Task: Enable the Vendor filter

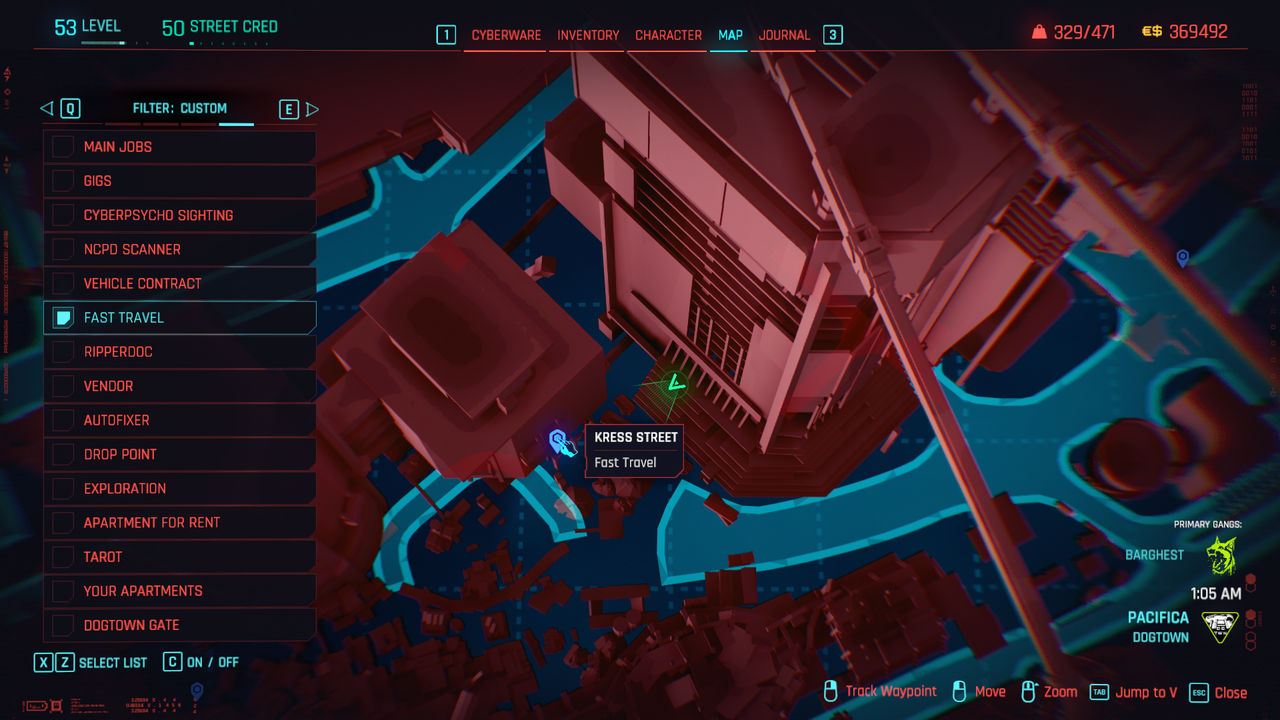Action: [63, 386]
